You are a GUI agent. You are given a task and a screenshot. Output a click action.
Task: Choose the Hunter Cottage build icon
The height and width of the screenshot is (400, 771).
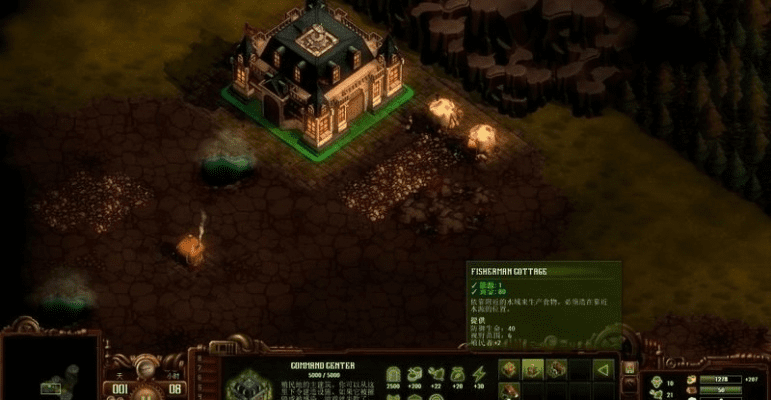(510, 370)
